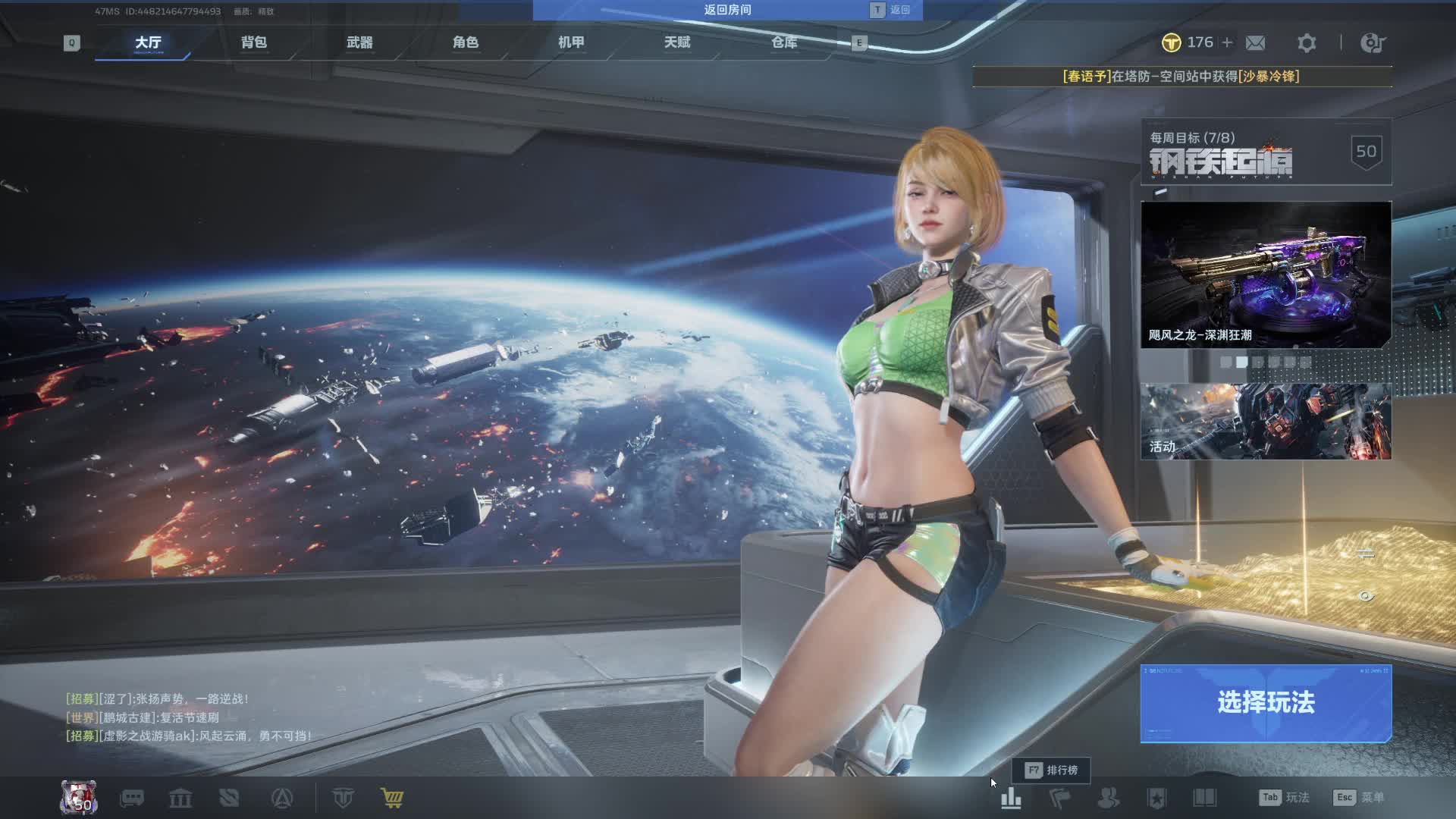Click the music disc icon
This screenshot has height=819, width=1456.
click(1372, 43)
